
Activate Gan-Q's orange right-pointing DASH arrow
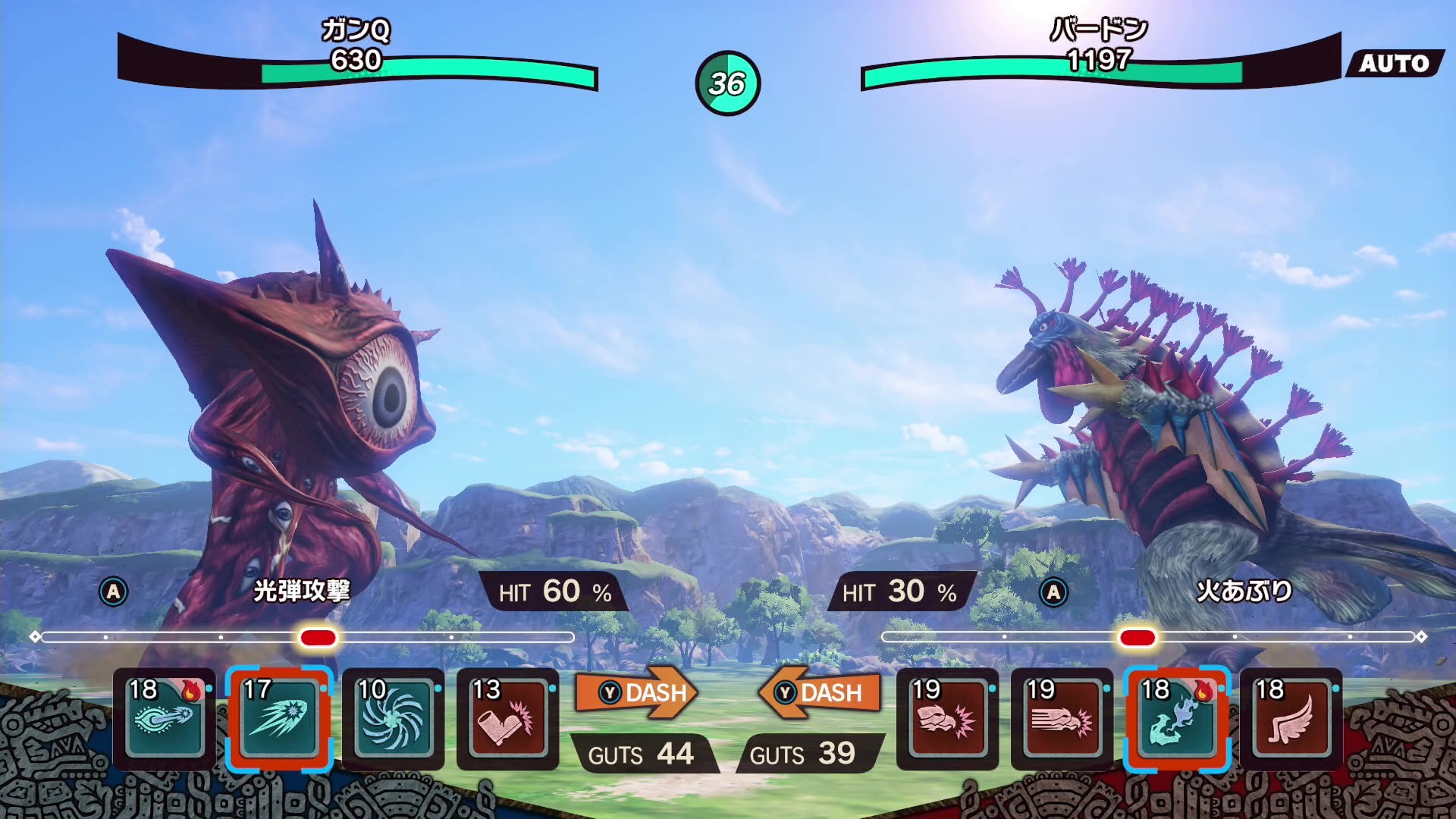click(x=635, y=692)
